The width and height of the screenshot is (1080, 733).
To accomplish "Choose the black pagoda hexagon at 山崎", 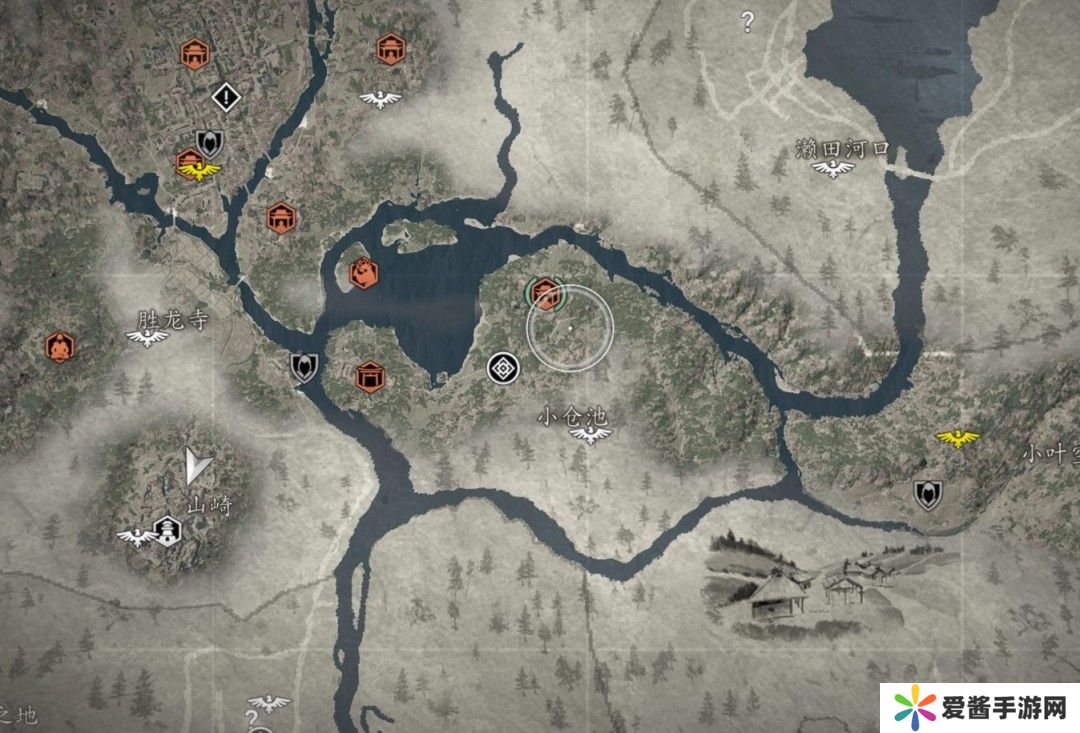I will click(x=168, y=527).
